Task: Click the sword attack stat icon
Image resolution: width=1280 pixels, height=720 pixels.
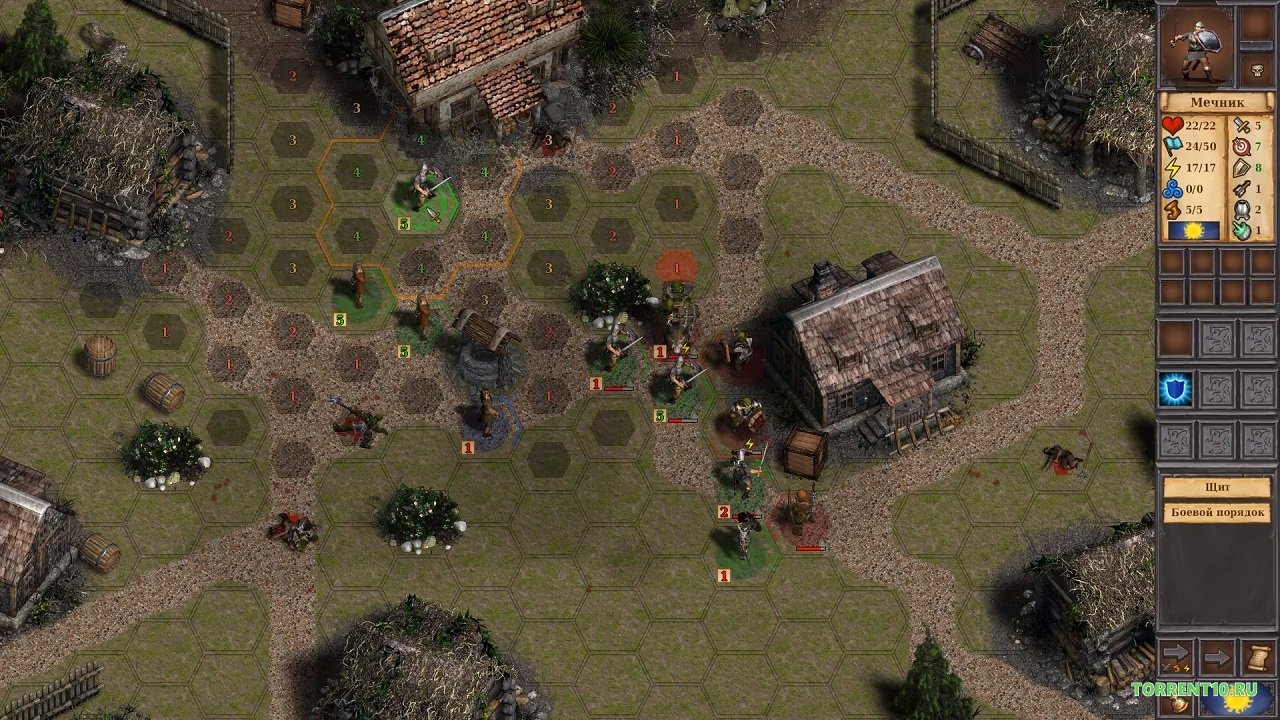Action: pyautogui.click(x=1240, y=127)
